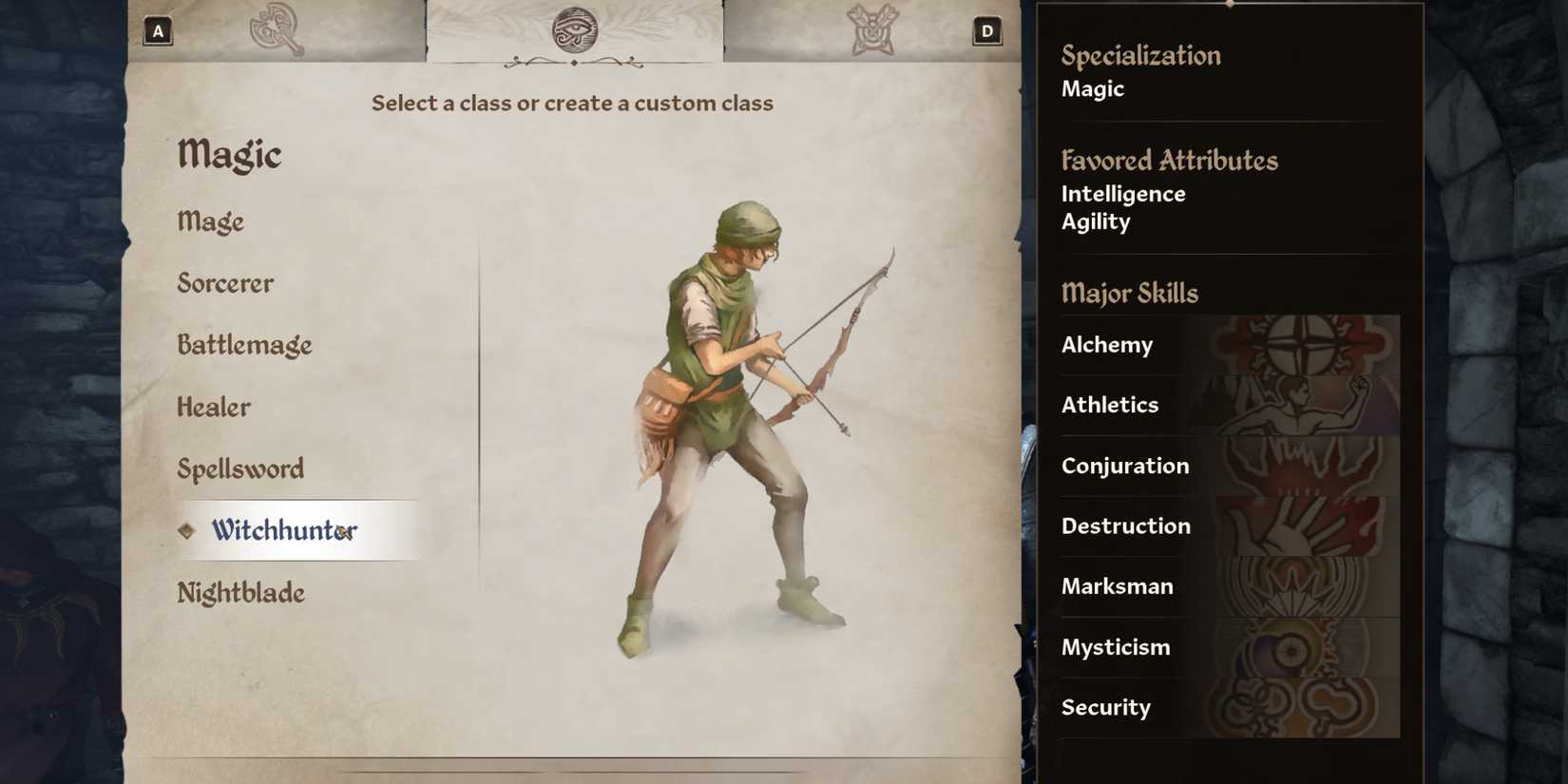
Task: Select the Sorcerer class
Action: 224,283
